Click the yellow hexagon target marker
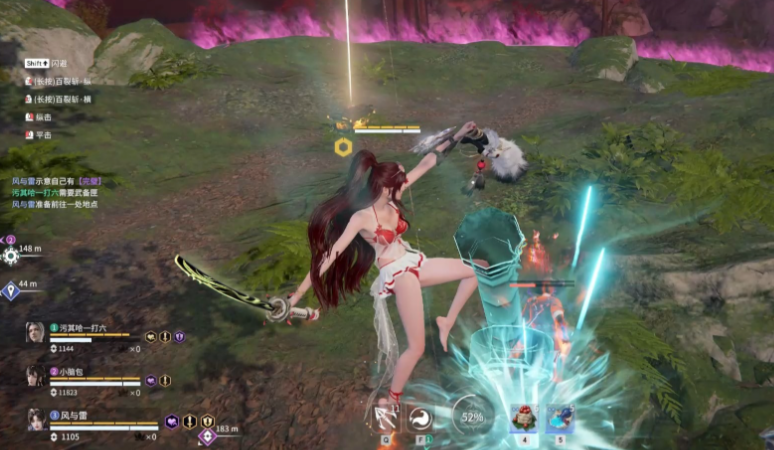Image resolution: width=774 pixels, height=450 pixels. 343,147
